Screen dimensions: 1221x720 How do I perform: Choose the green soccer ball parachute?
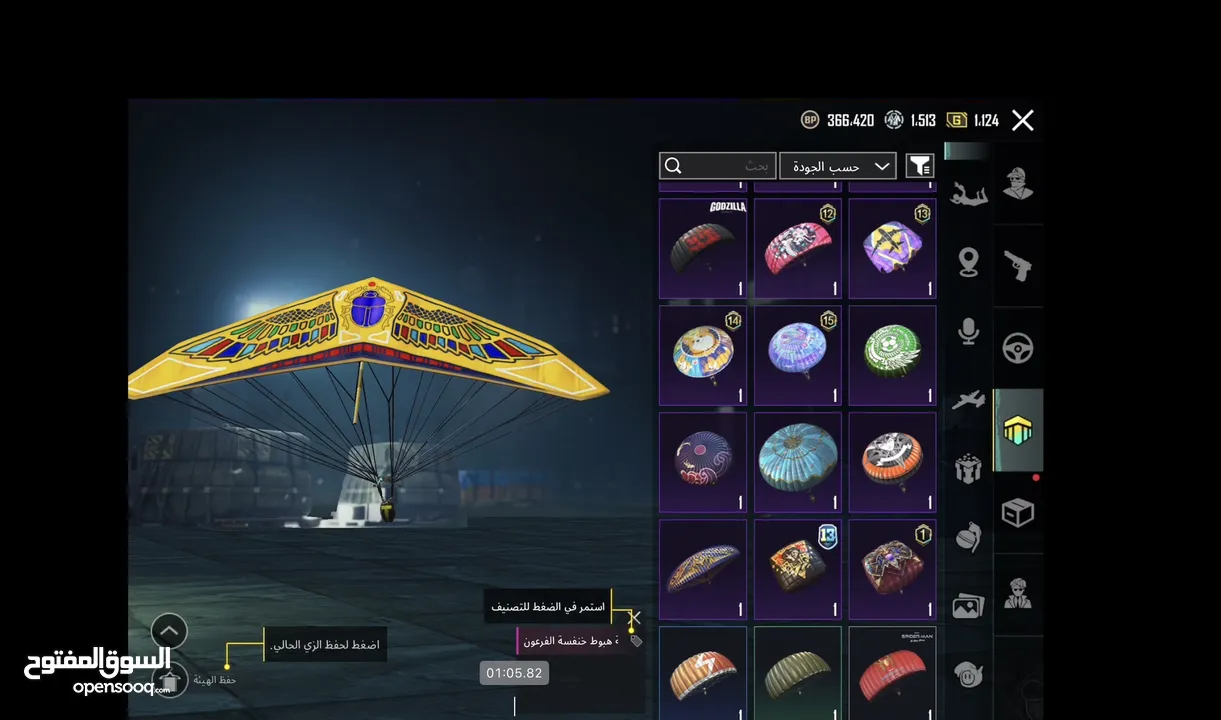[x=892, y=355]
